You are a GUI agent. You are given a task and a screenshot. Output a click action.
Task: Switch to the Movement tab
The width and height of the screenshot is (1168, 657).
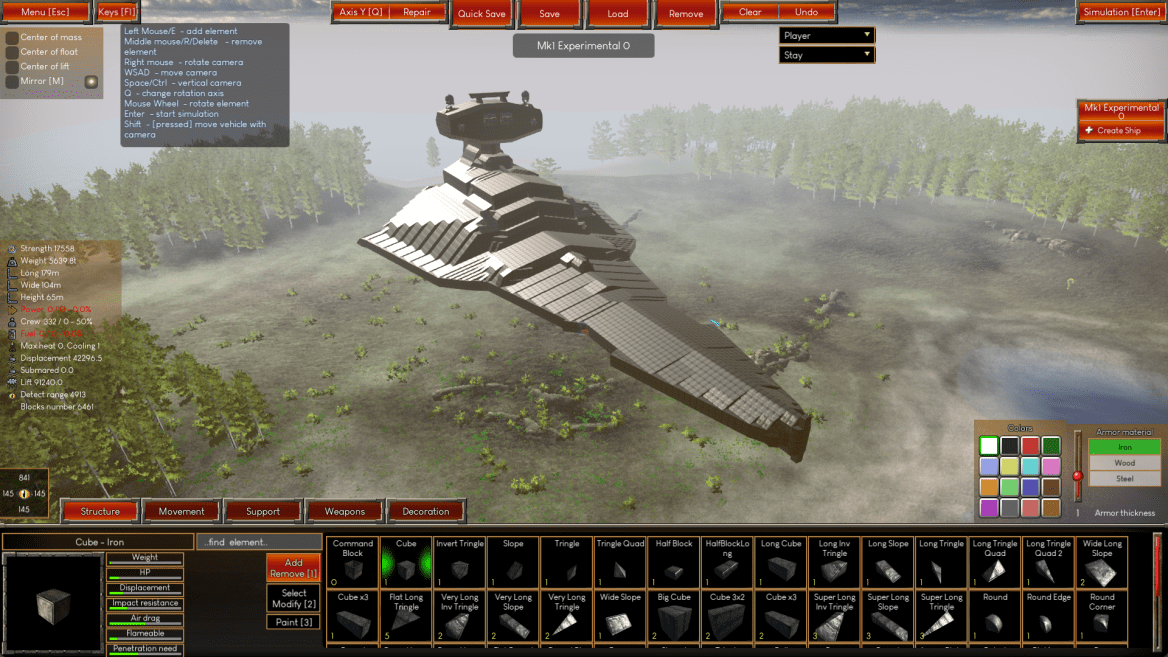pos(181,511)
